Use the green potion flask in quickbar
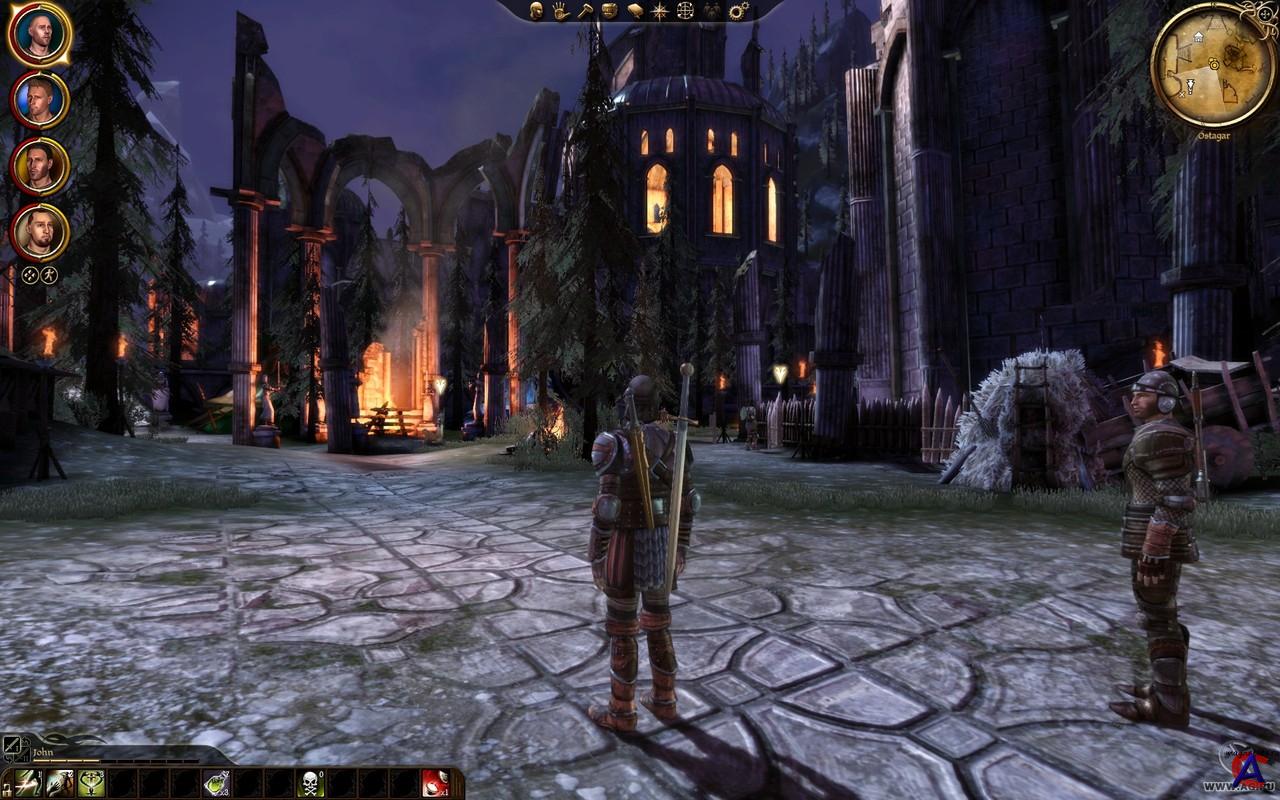 point(216,783)
